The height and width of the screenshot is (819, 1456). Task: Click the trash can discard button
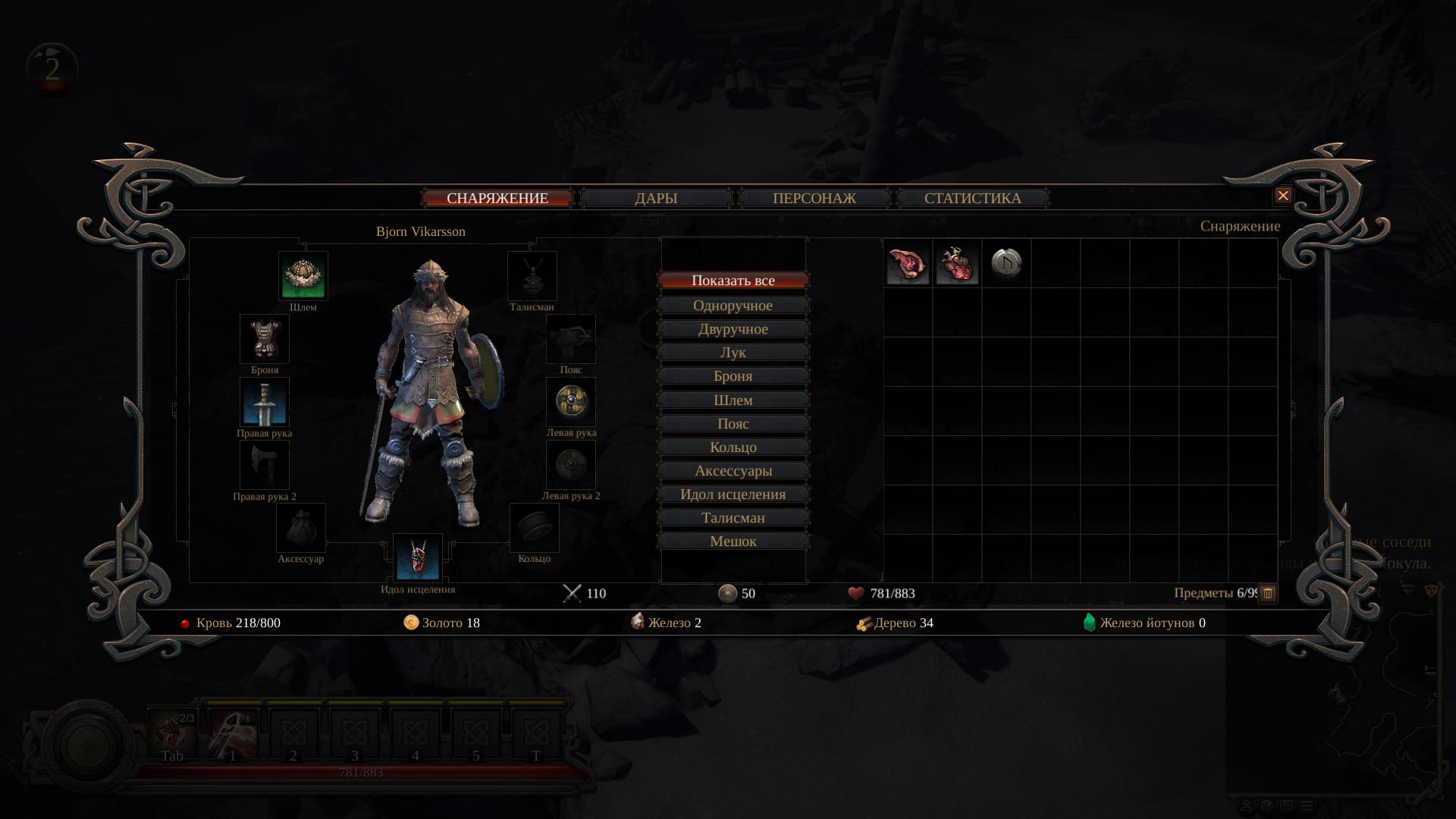1268,594
